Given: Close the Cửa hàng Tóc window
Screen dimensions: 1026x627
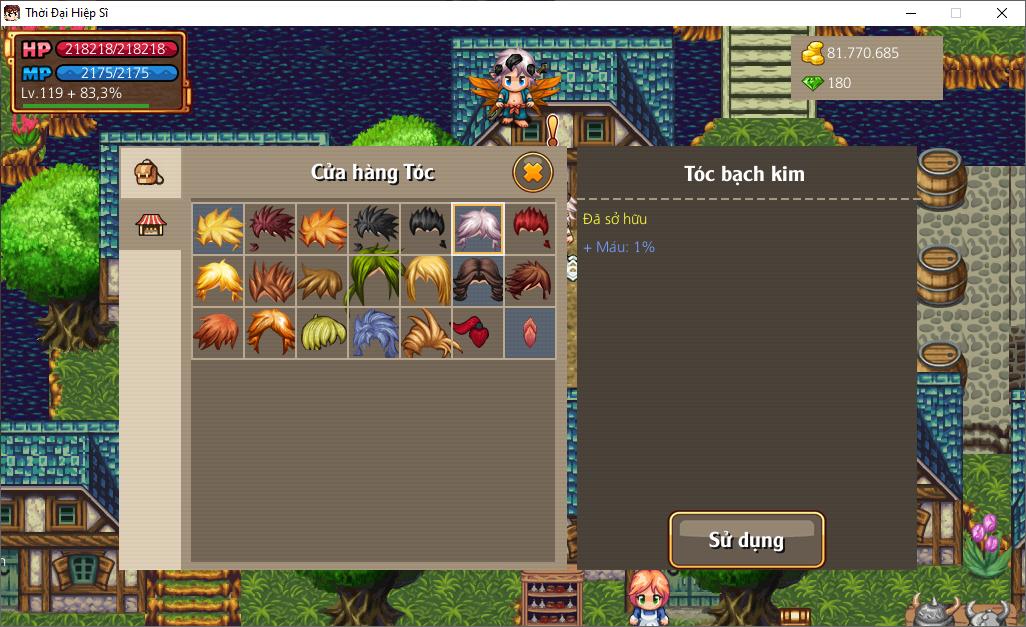Looking at the screenshot, I should [x=533, y=172].
